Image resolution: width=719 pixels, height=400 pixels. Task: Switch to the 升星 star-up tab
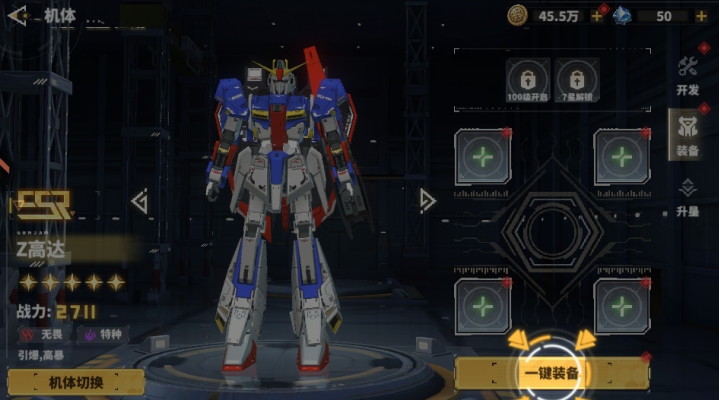(x=687, y=197)
